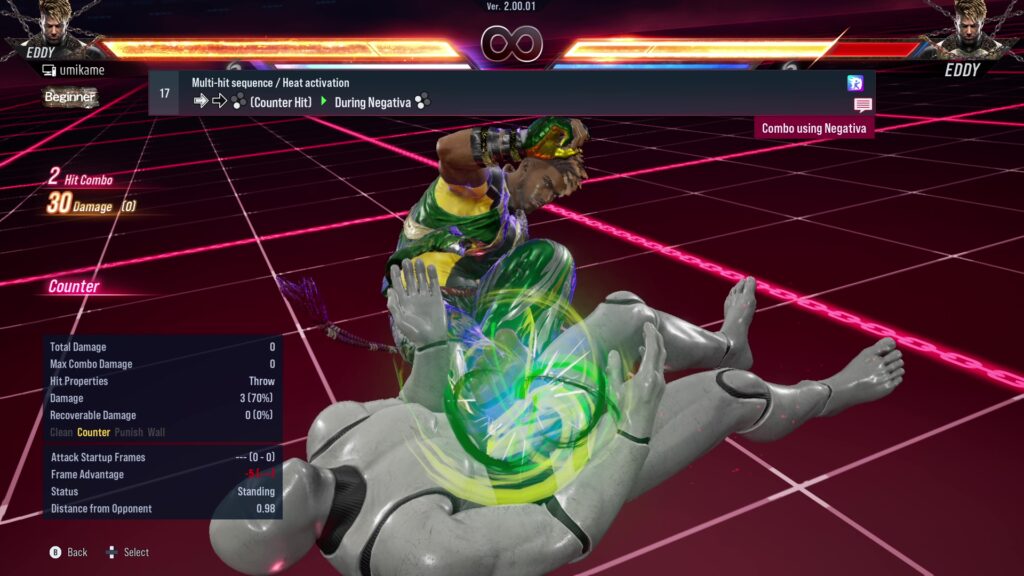Click the blue fighter demo icon

(855, 83)
